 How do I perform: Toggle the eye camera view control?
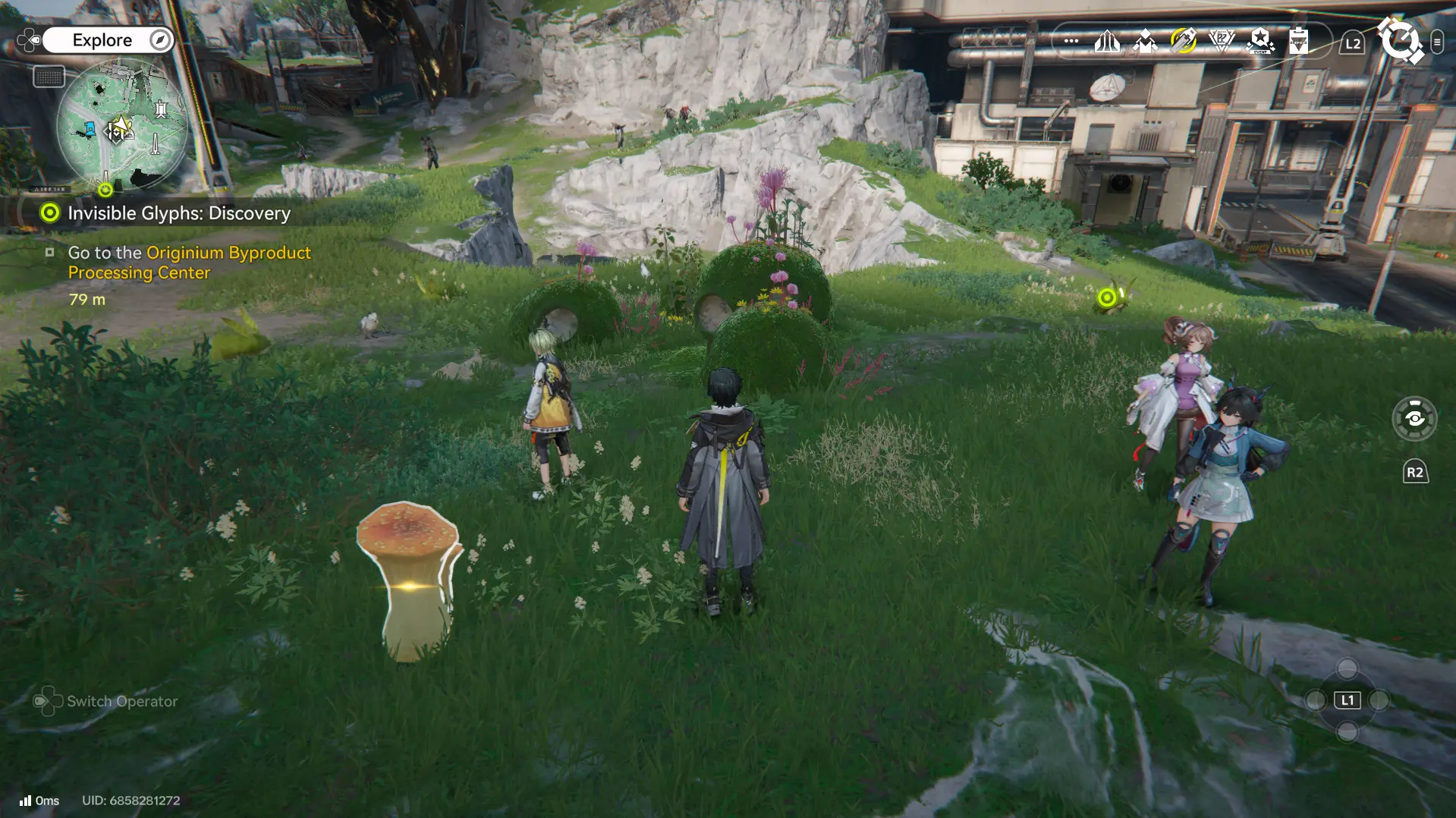pos(1414,419)
